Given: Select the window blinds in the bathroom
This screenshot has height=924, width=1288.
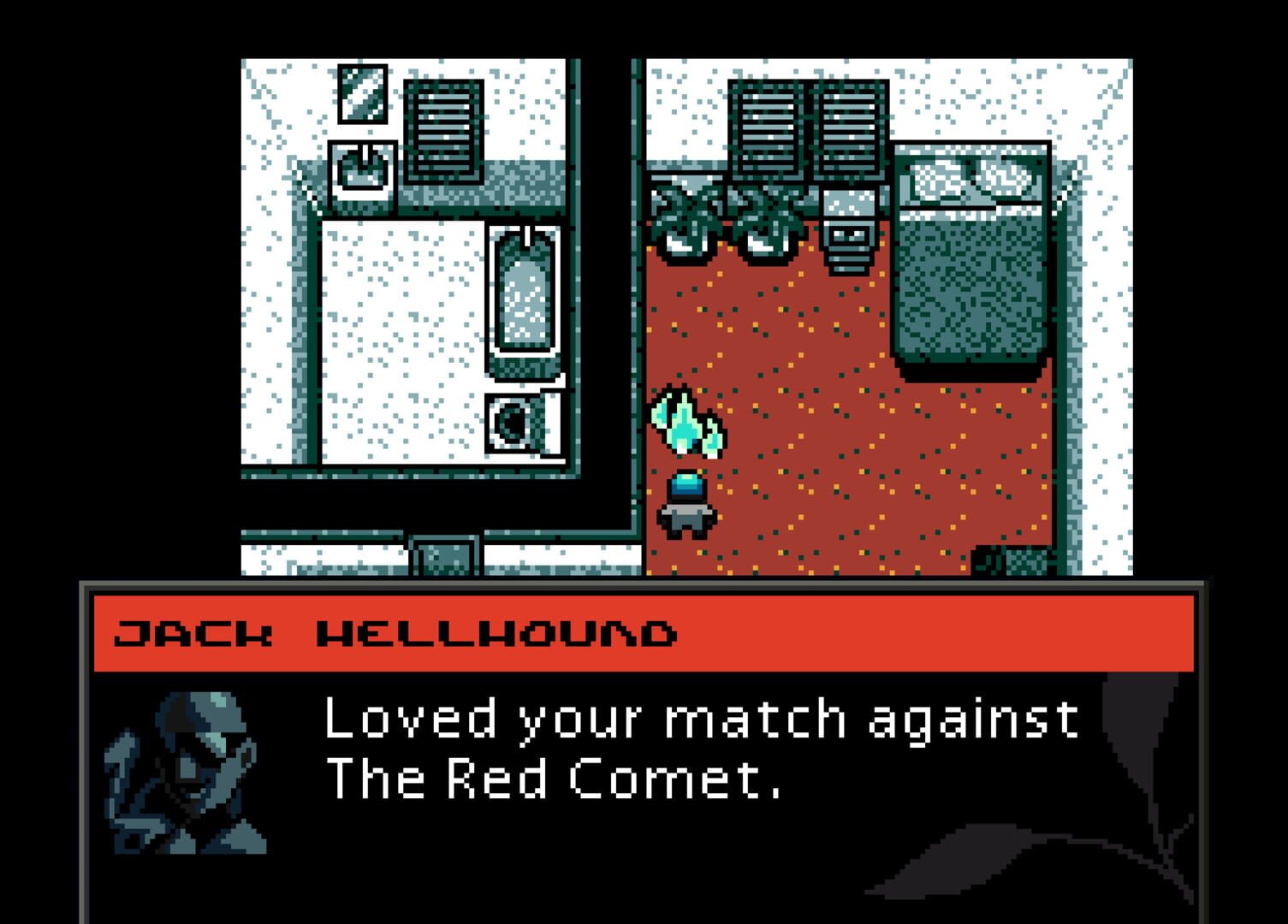Looking at the screenshot, I should [x=443, y=128].
